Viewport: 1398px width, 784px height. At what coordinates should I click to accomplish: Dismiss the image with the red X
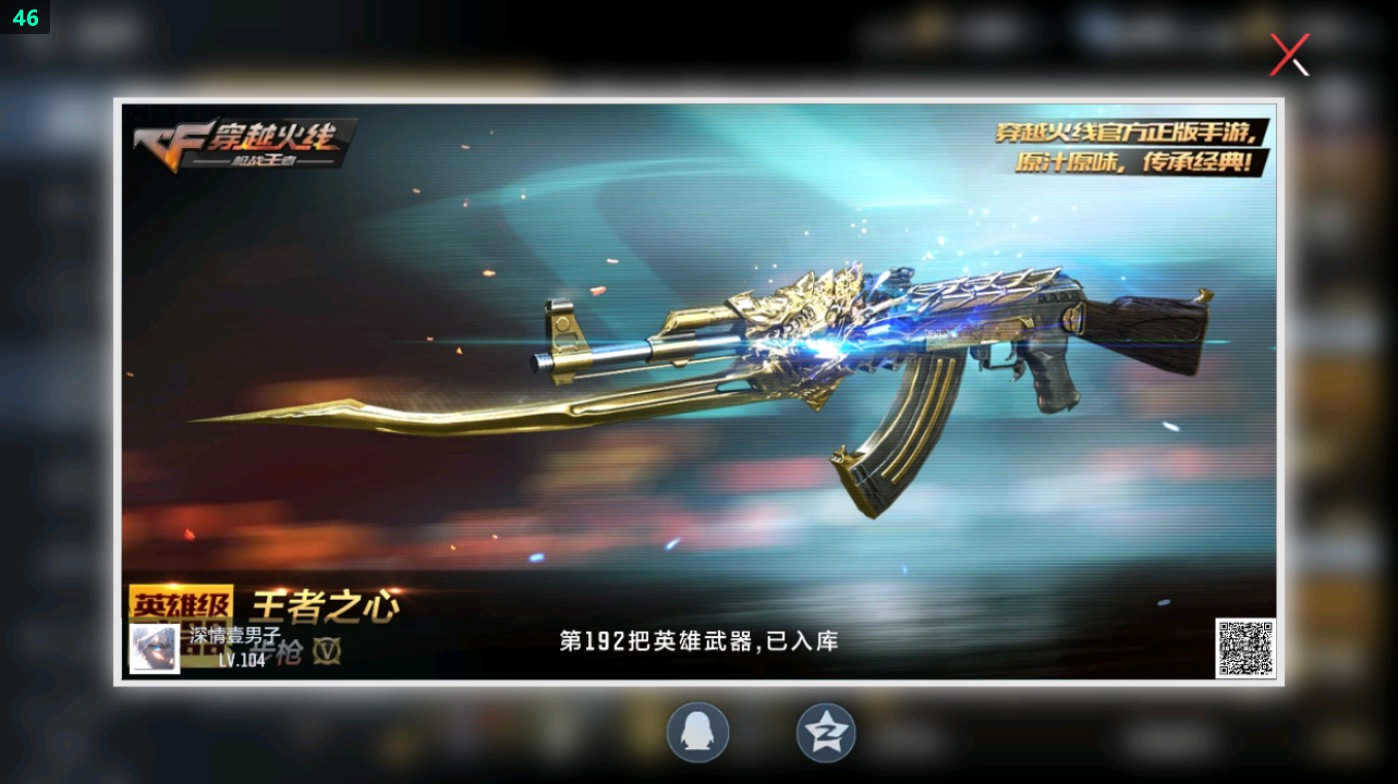pos(1288,54)
